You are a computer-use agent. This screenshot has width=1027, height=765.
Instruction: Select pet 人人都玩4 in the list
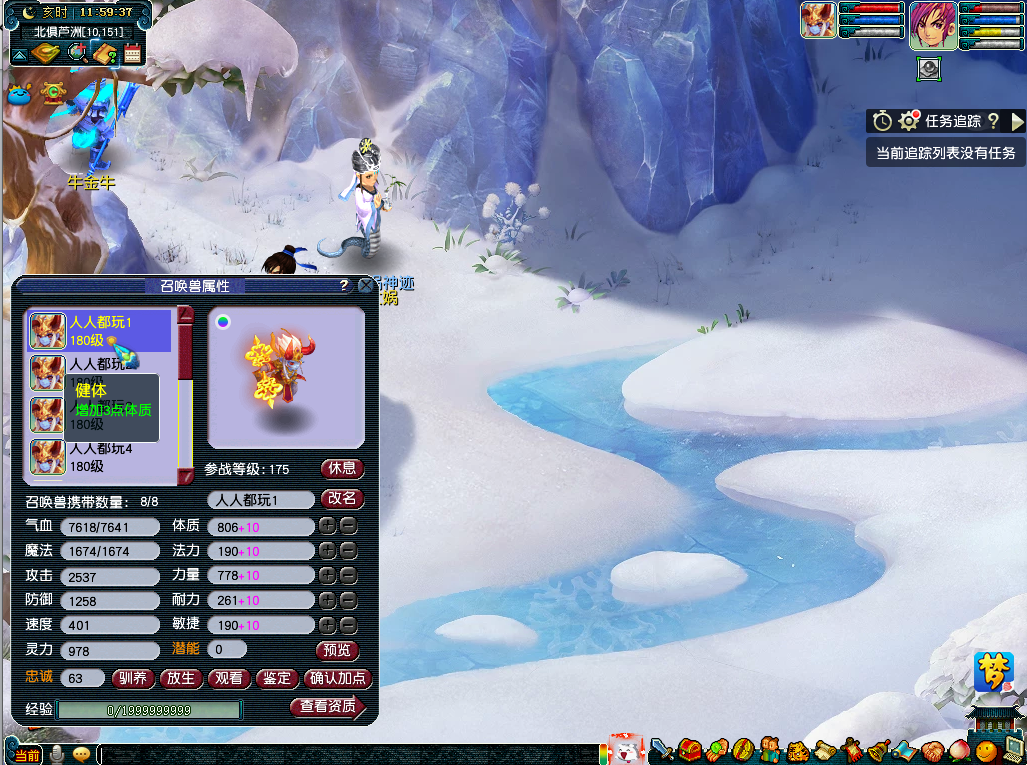click(100, 457)
